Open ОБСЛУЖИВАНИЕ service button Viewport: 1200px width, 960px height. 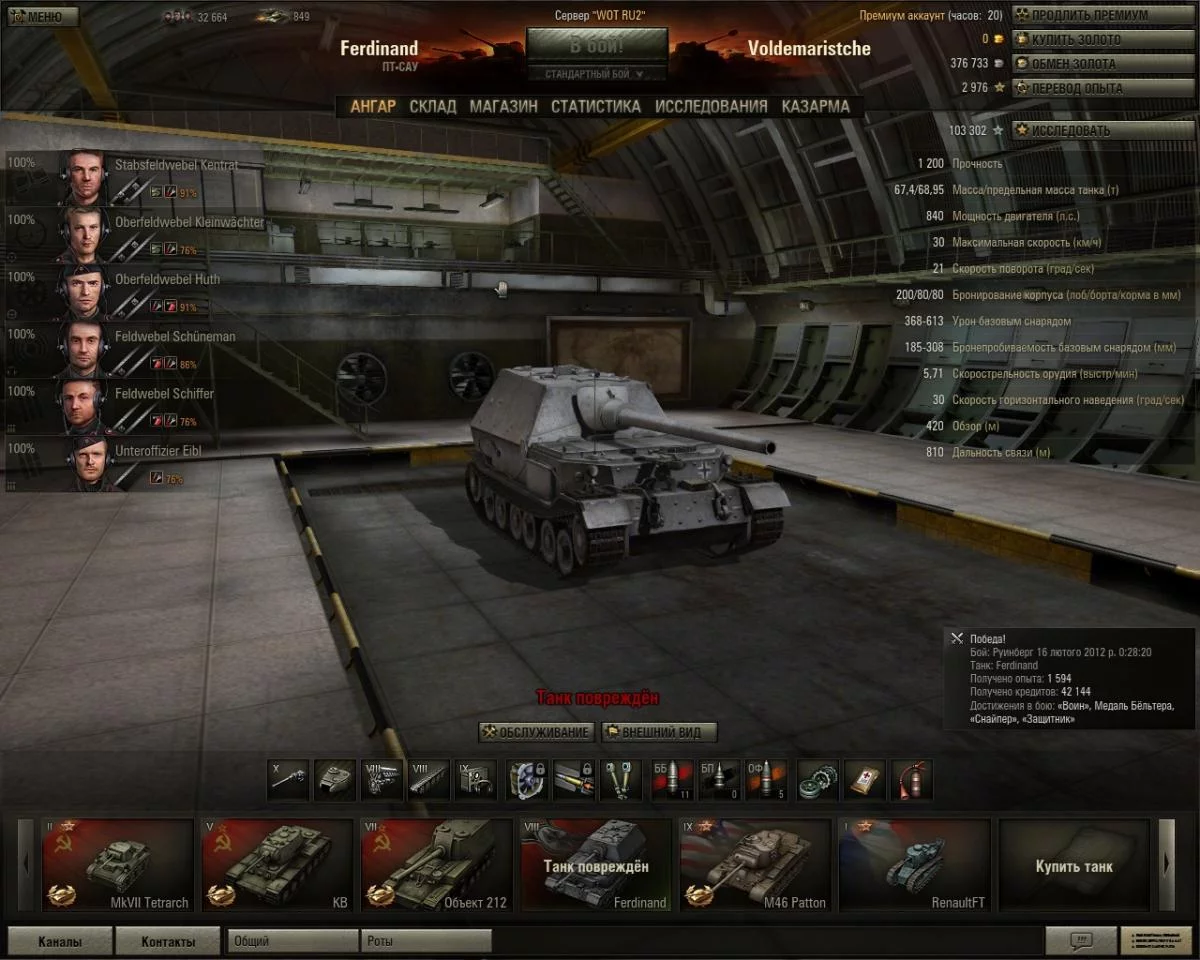[x=537, y=732]
